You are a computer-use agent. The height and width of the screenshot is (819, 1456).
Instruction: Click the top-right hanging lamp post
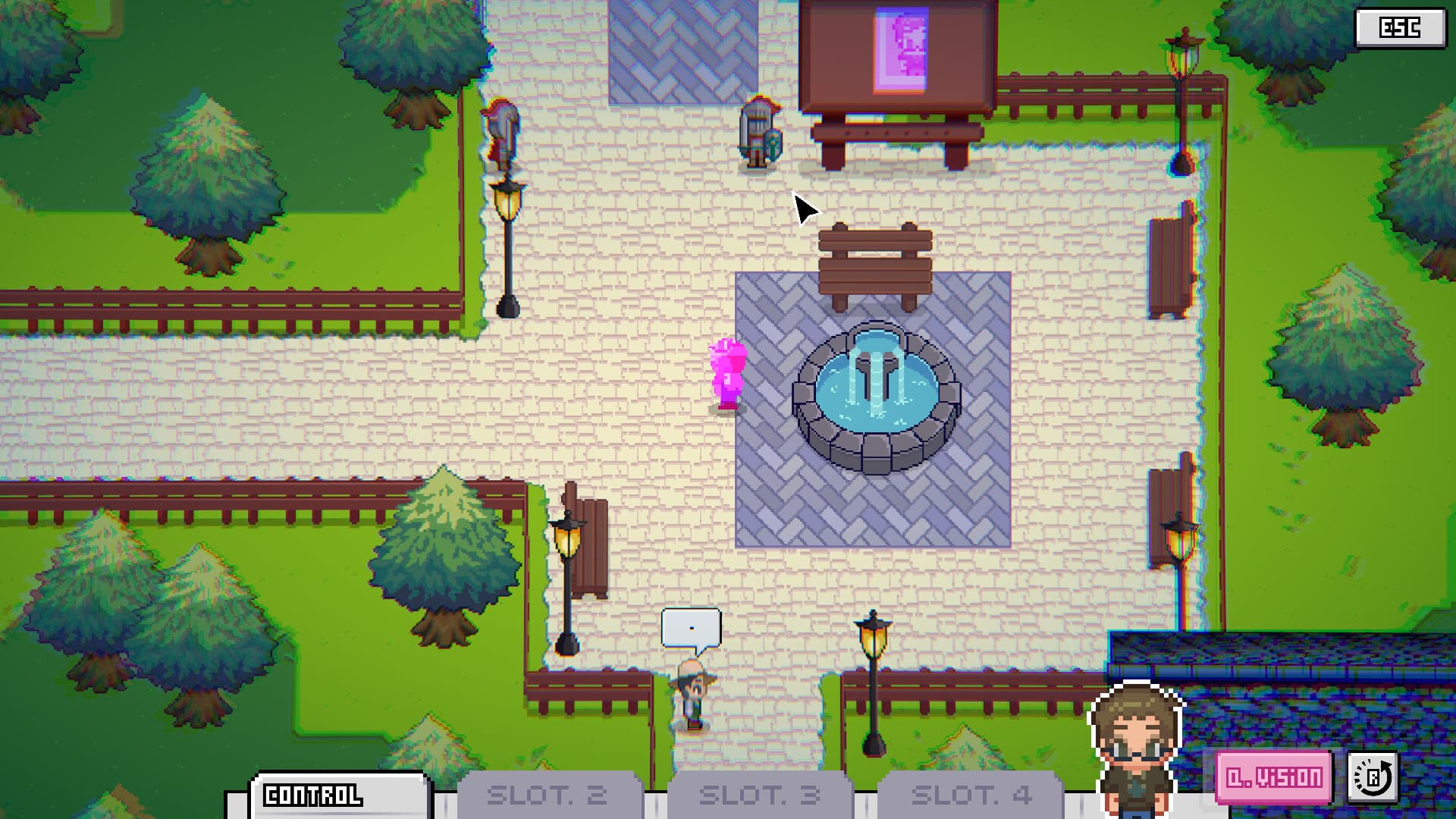[x=1181, y=57]
